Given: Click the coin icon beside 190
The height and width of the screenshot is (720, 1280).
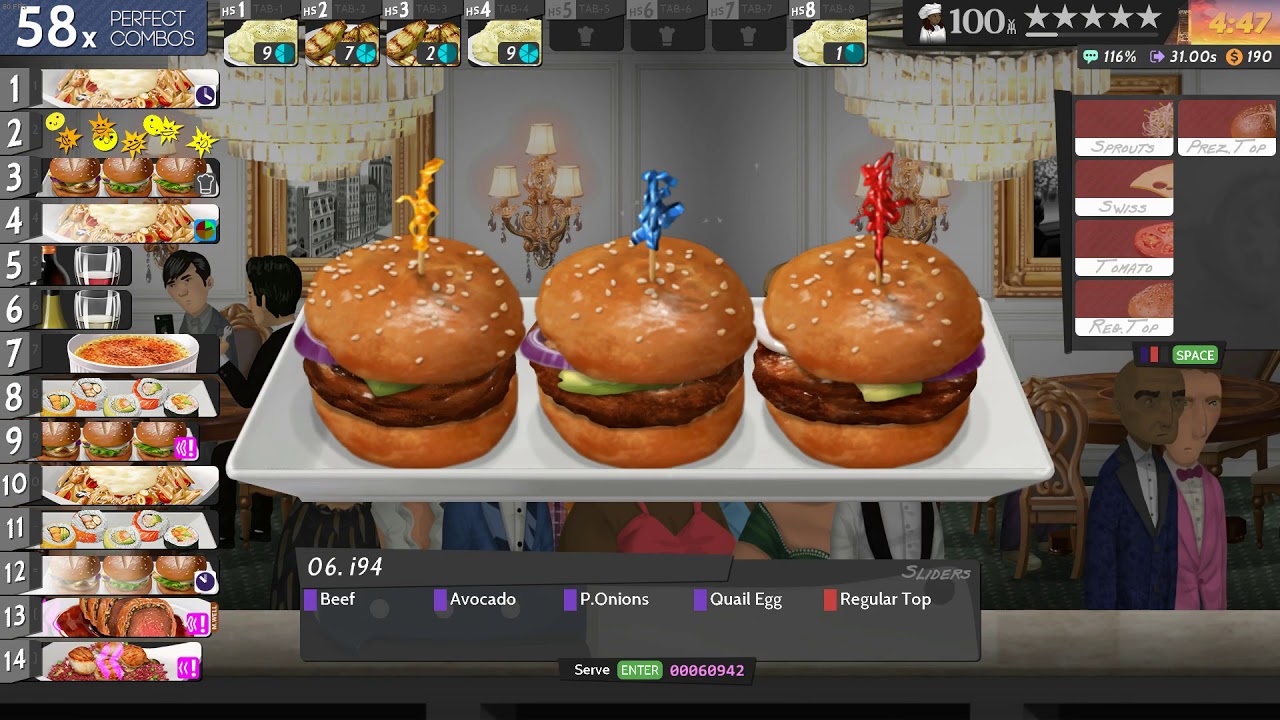Looking at the screenshot, I should [x=1236, y=57].
